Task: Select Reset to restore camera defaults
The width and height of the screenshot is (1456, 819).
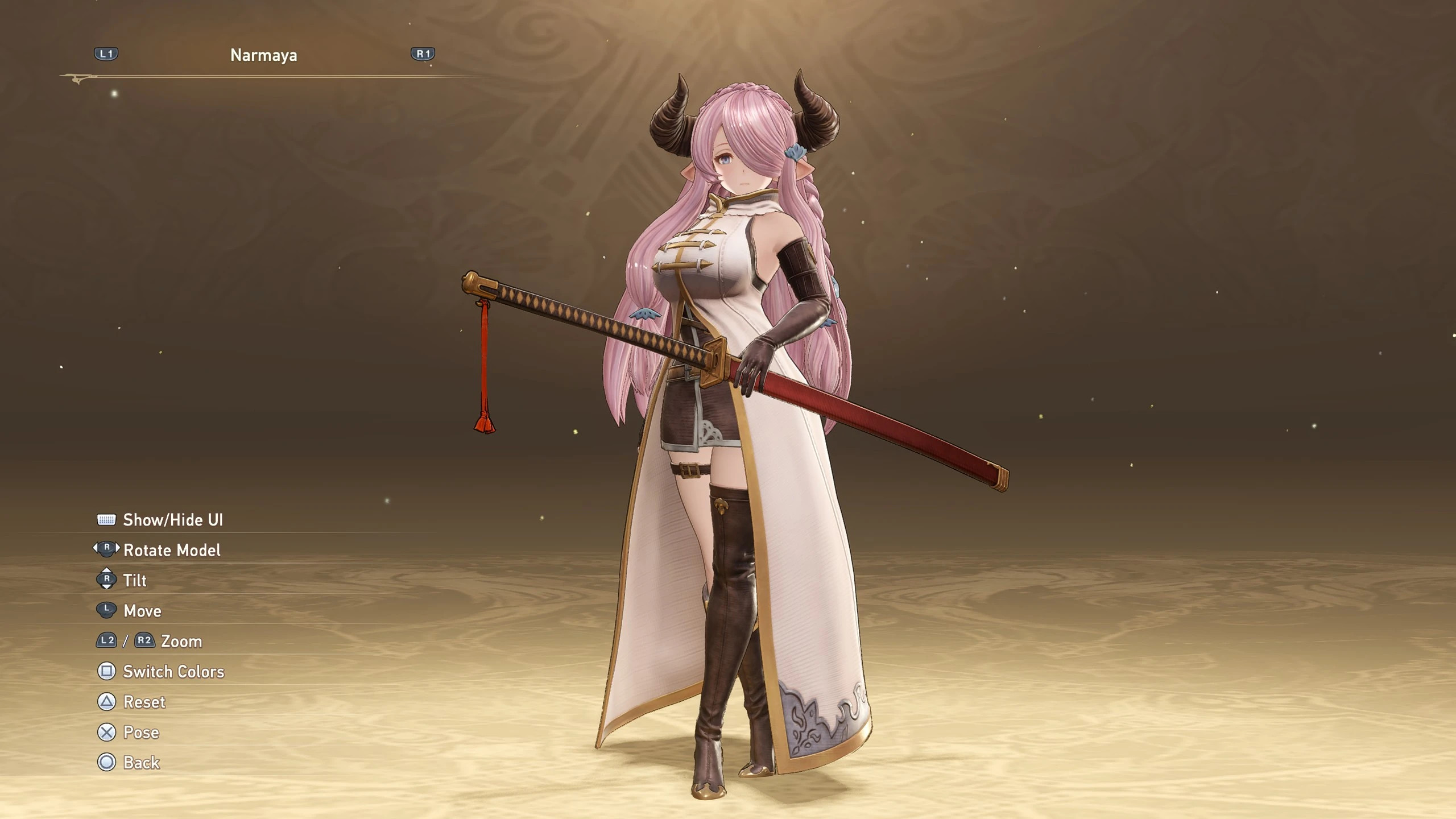Action: click(x=143, y=702)
